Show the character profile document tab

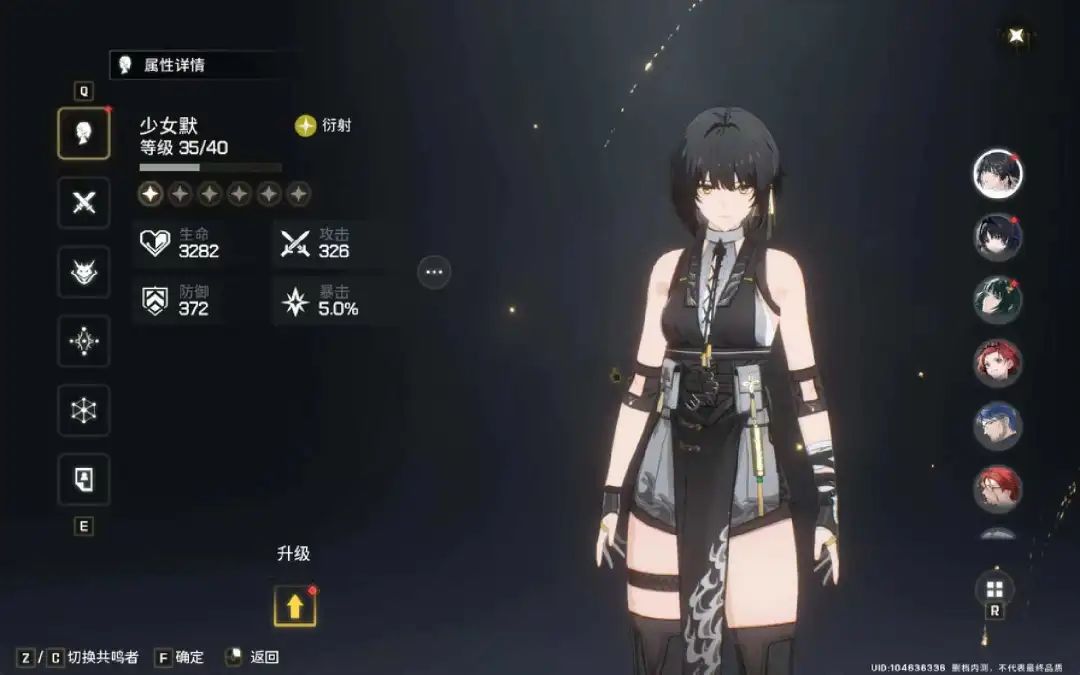(84, 479)
